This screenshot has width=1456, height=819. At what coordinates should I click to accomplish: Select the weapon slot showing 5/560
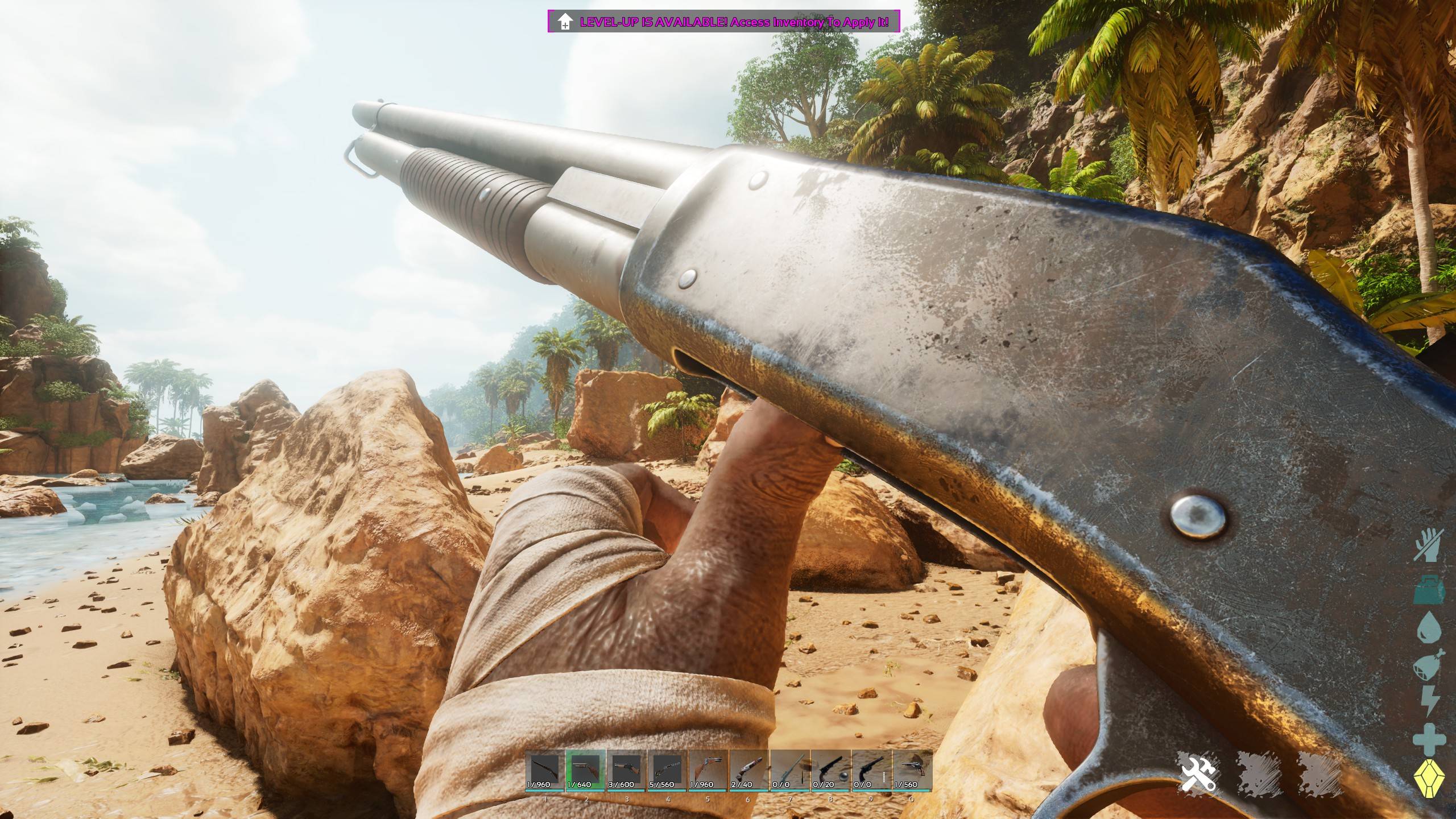tap(667, 770)
